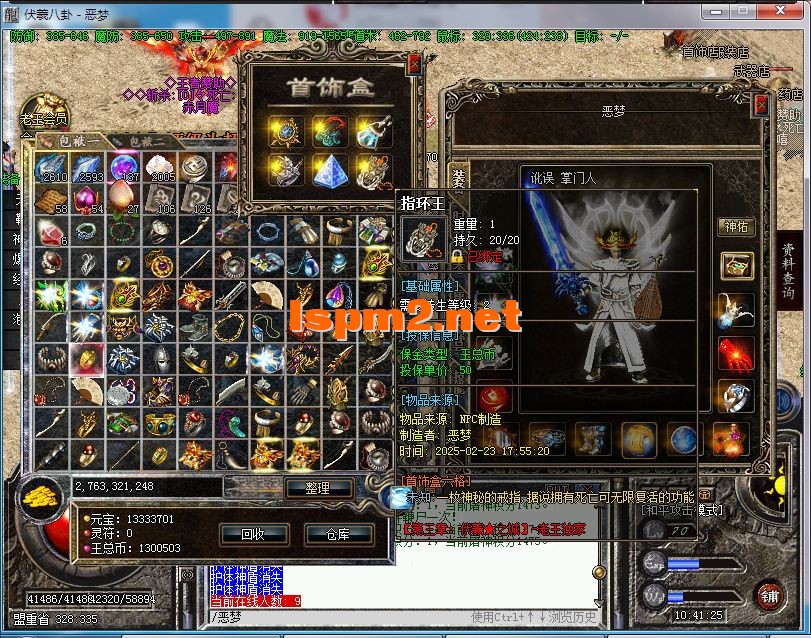
Task: Select the 包裹一 bag tab
Action: pyautogui.click(x=72, y=143)
